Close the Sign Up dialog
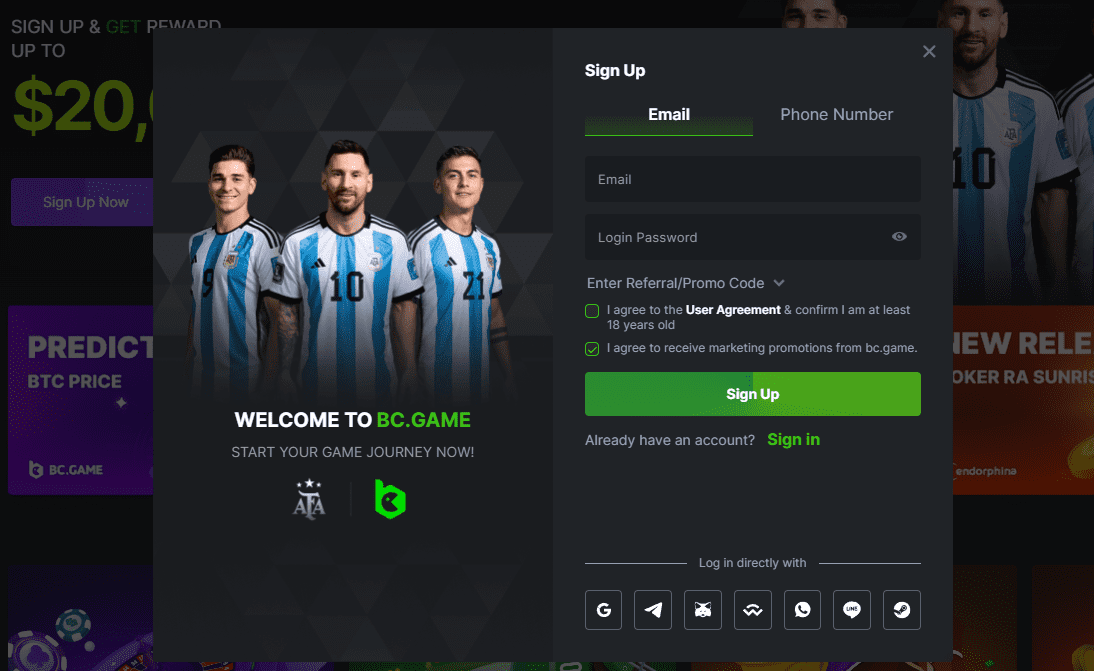This screenshot has height=671, width=1094. pyautogui.click(x=929, y=52)
